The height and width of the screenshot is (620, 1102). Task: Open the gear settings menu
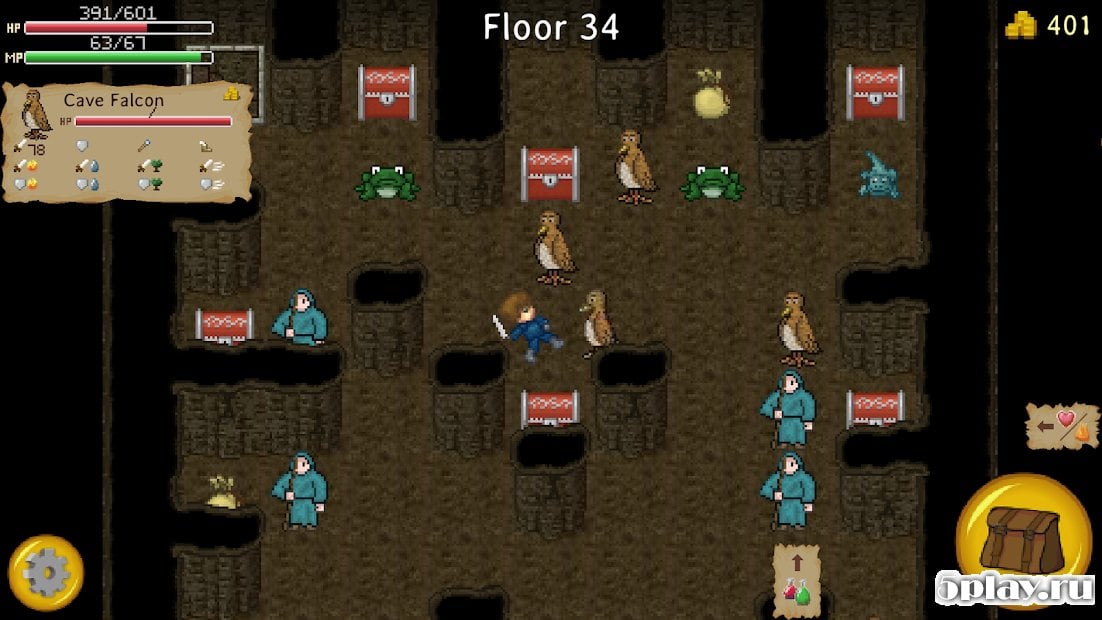[45, 572]
